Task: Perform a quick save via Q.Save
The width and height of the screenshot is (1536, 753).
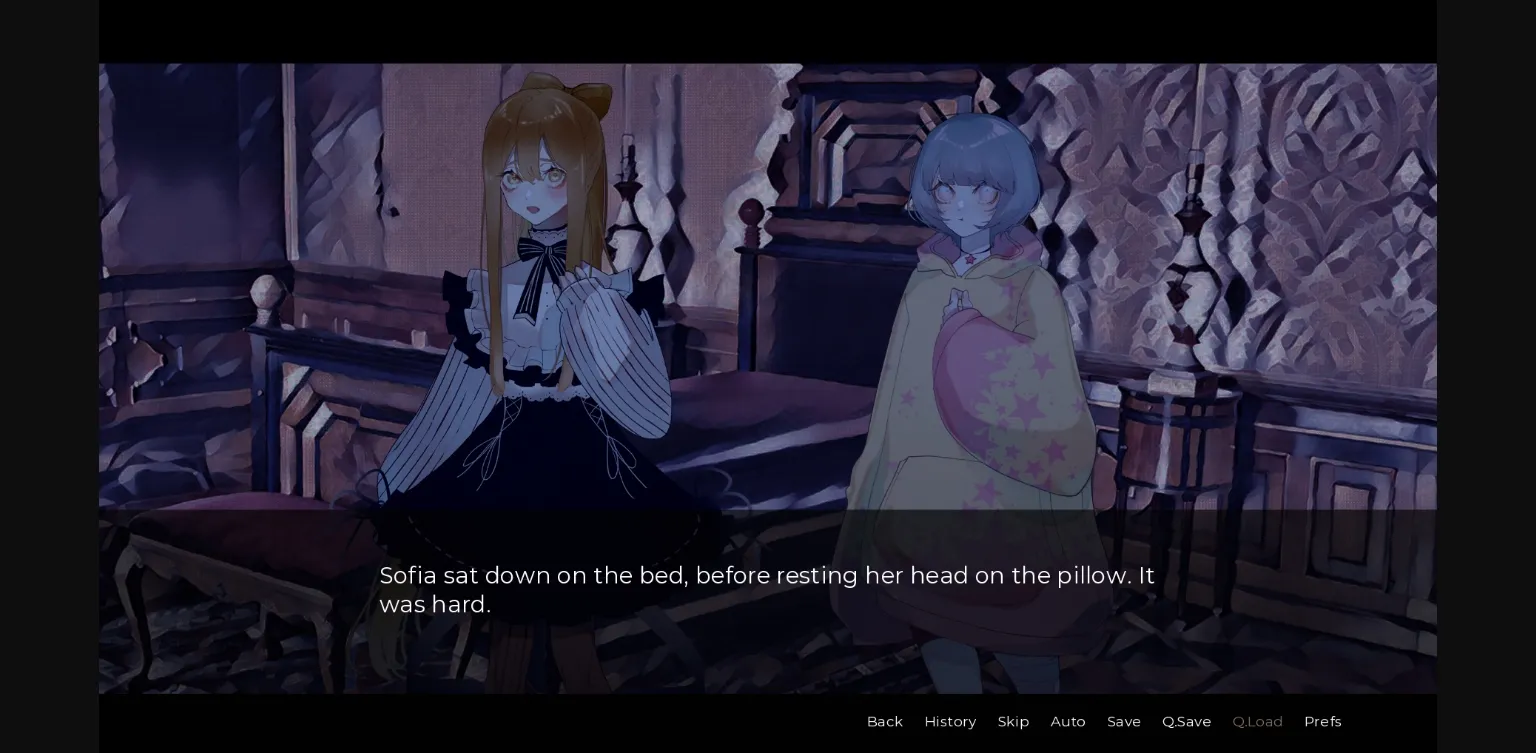Action: coord(1186,721)
